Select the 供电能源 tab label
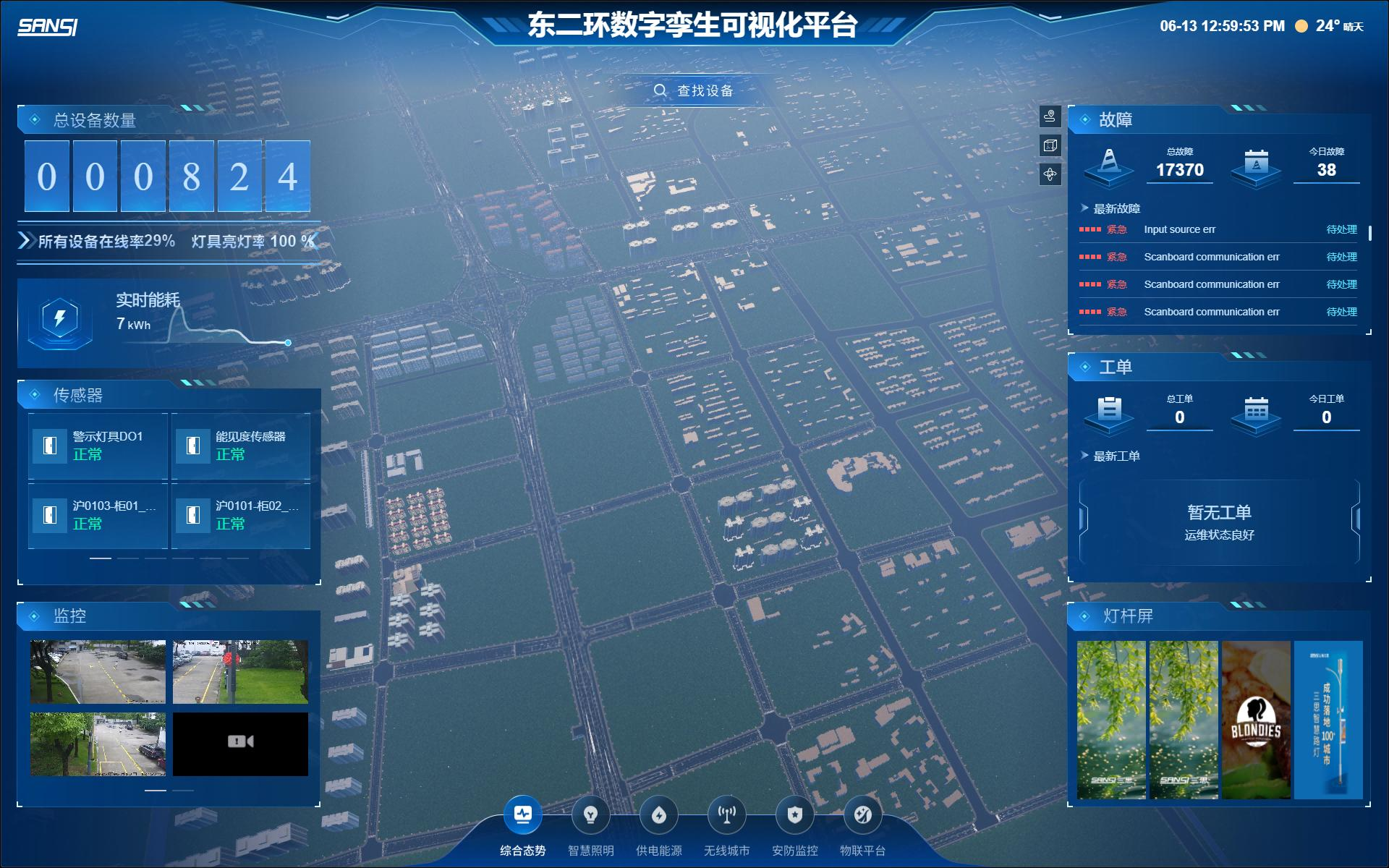Viewport: 1389px width, 868px height. [659, 850]
